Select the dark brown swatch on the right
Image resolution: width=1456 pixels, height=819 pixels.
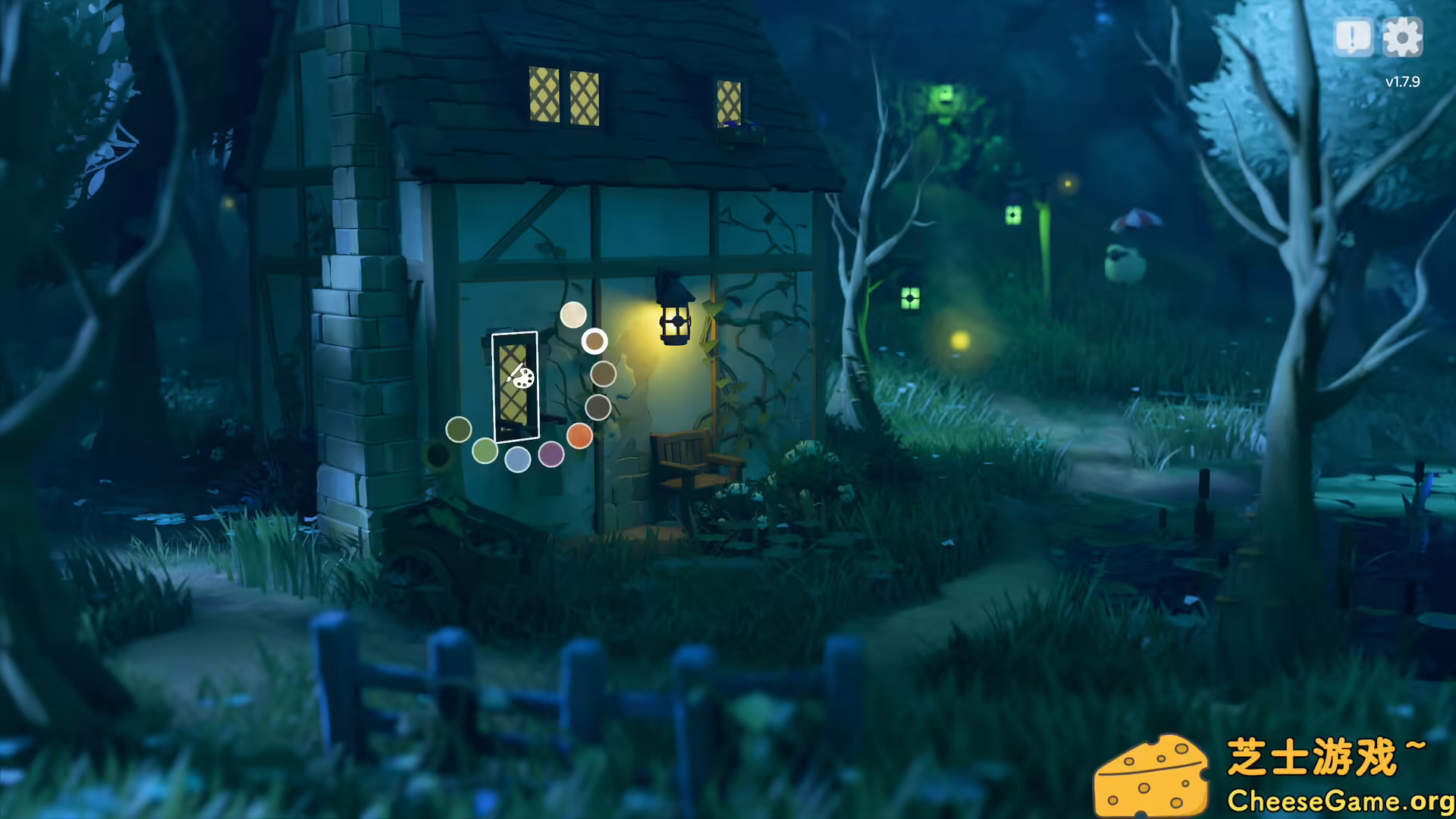click(x=598, y=407)
